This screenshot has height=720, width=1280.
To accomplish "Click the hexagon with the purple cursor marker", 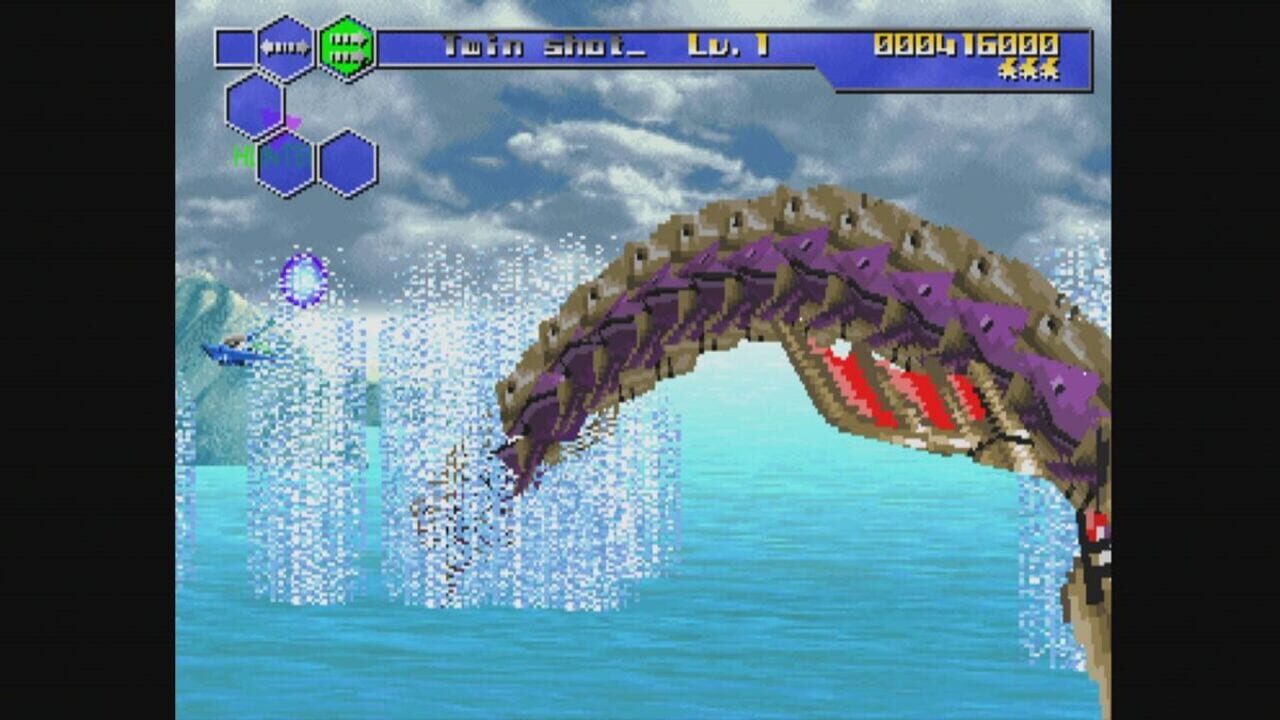I will pyautogui.click(x=258, y=112).
